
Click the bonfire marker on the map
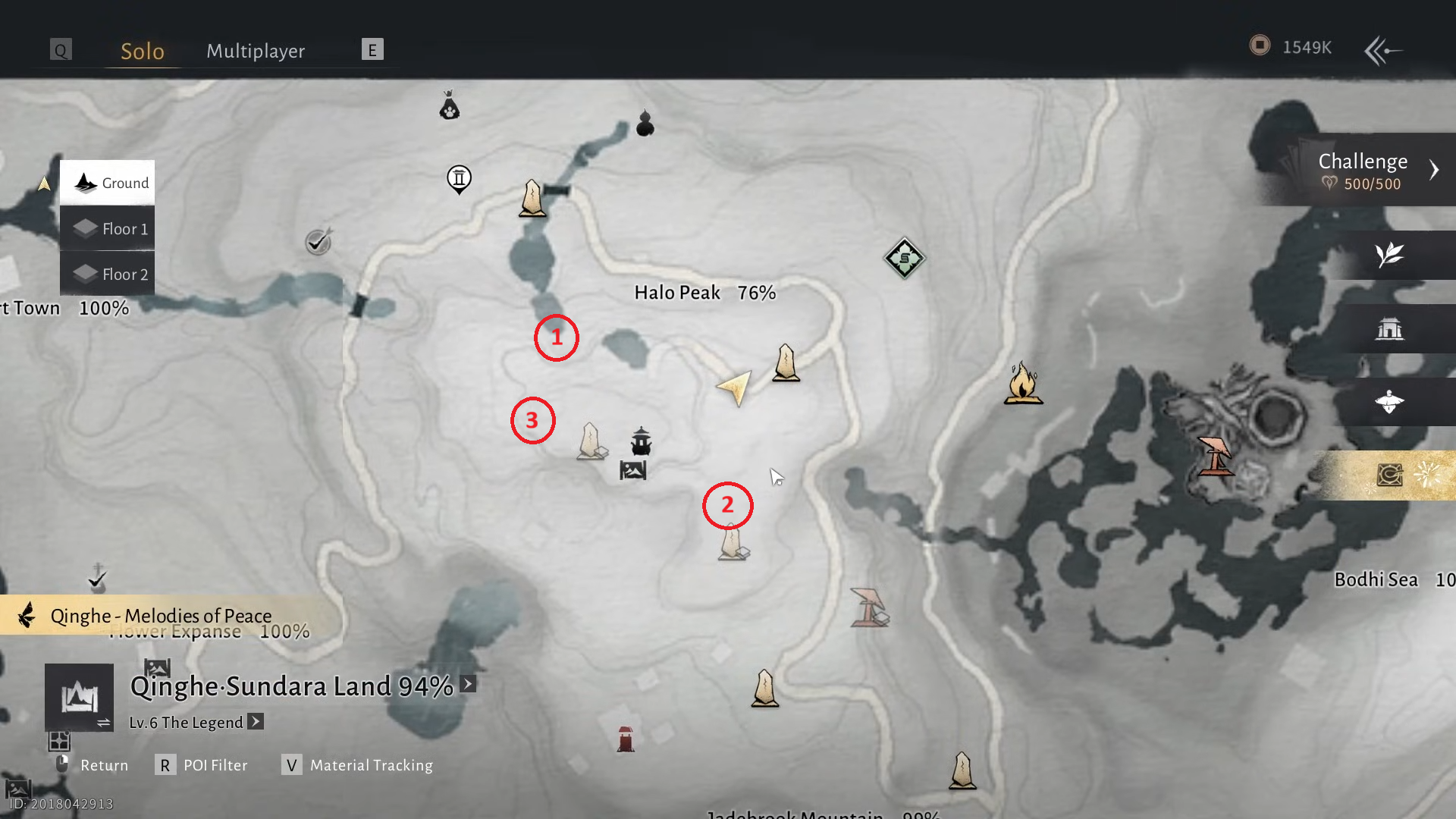pos(1023,384)
